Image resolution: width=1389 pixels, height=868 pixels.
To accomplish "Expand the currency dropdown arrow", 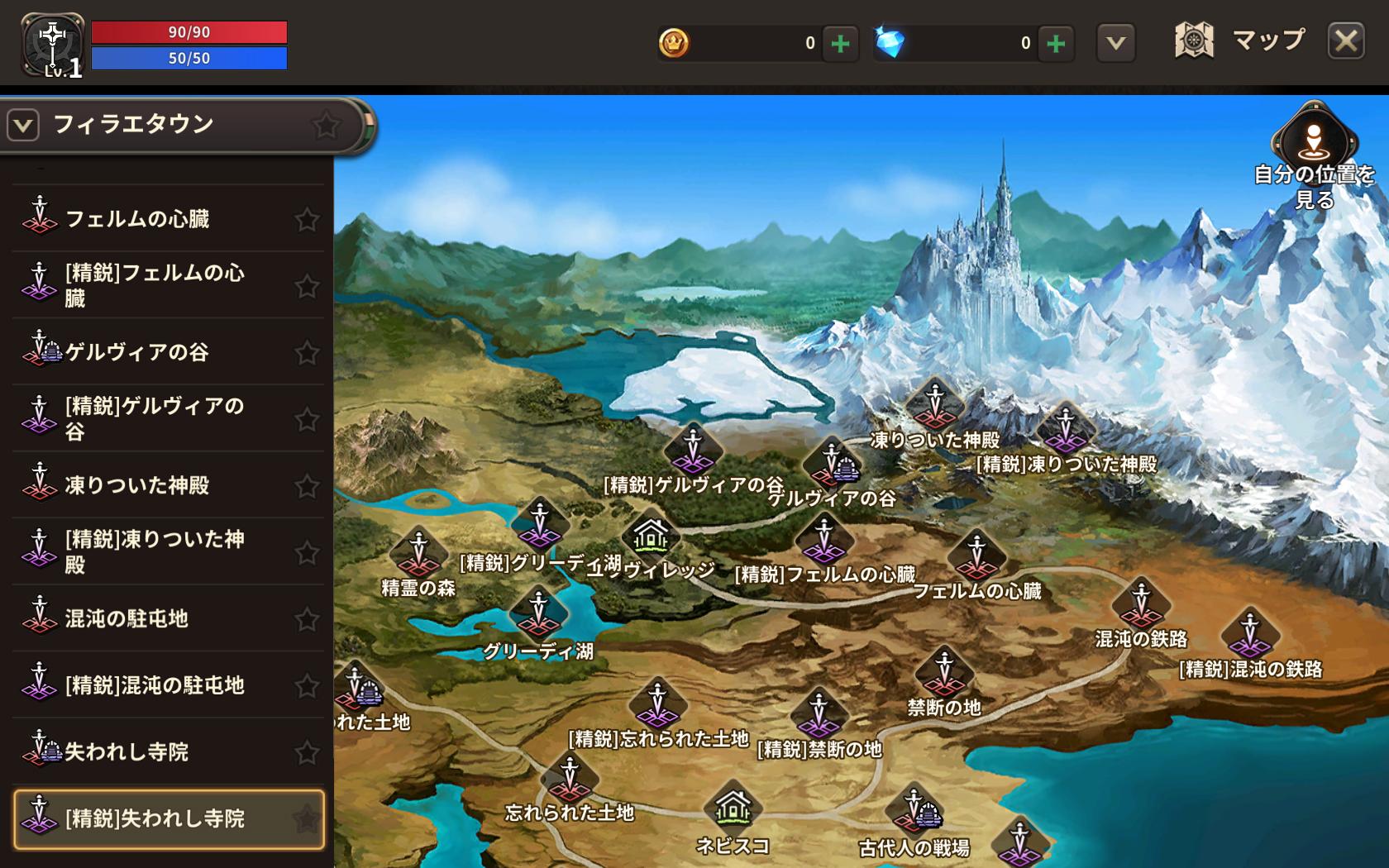I will click(x=1115, y=43).
